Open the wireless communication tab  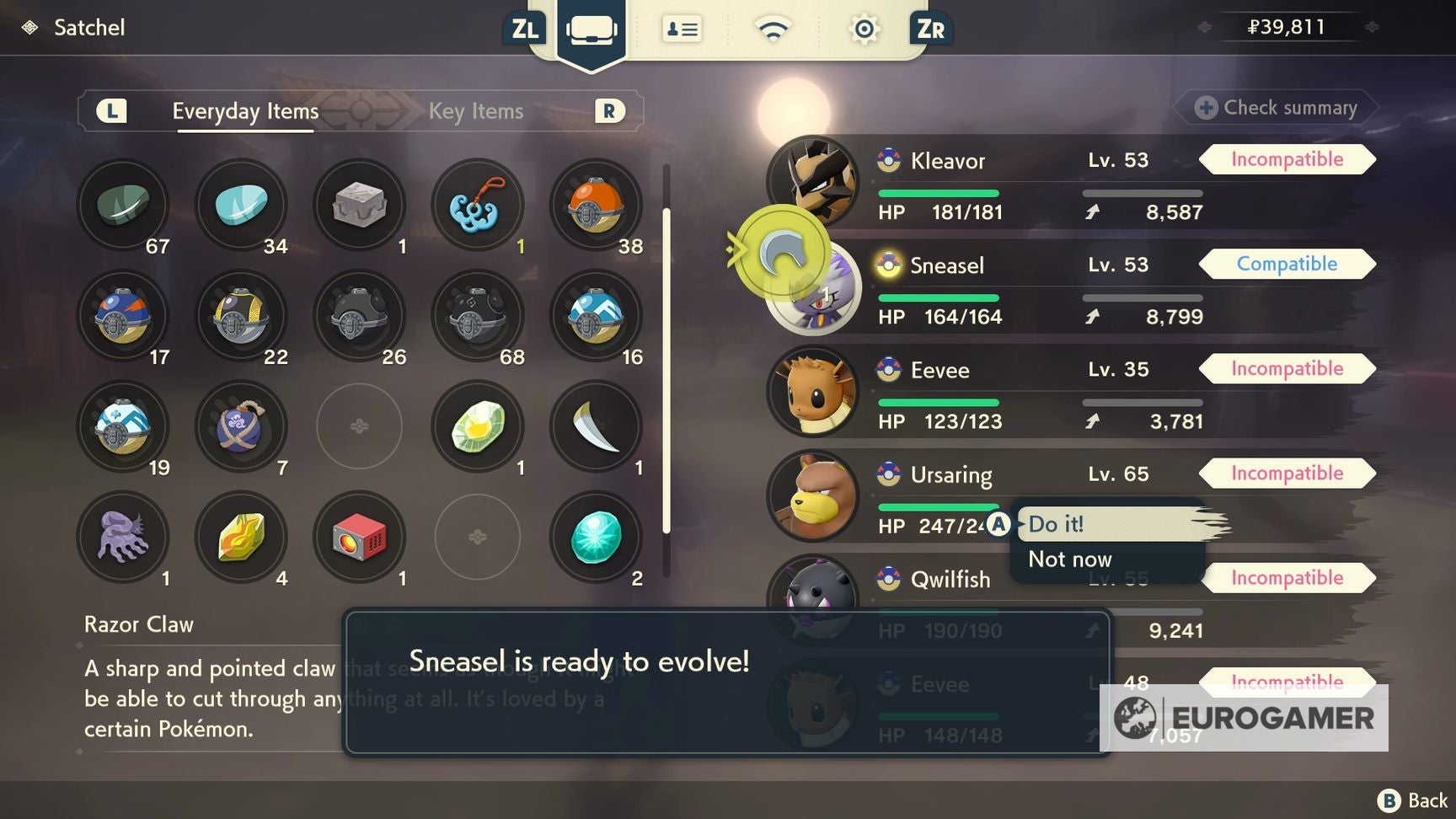[x=773, y=30]
